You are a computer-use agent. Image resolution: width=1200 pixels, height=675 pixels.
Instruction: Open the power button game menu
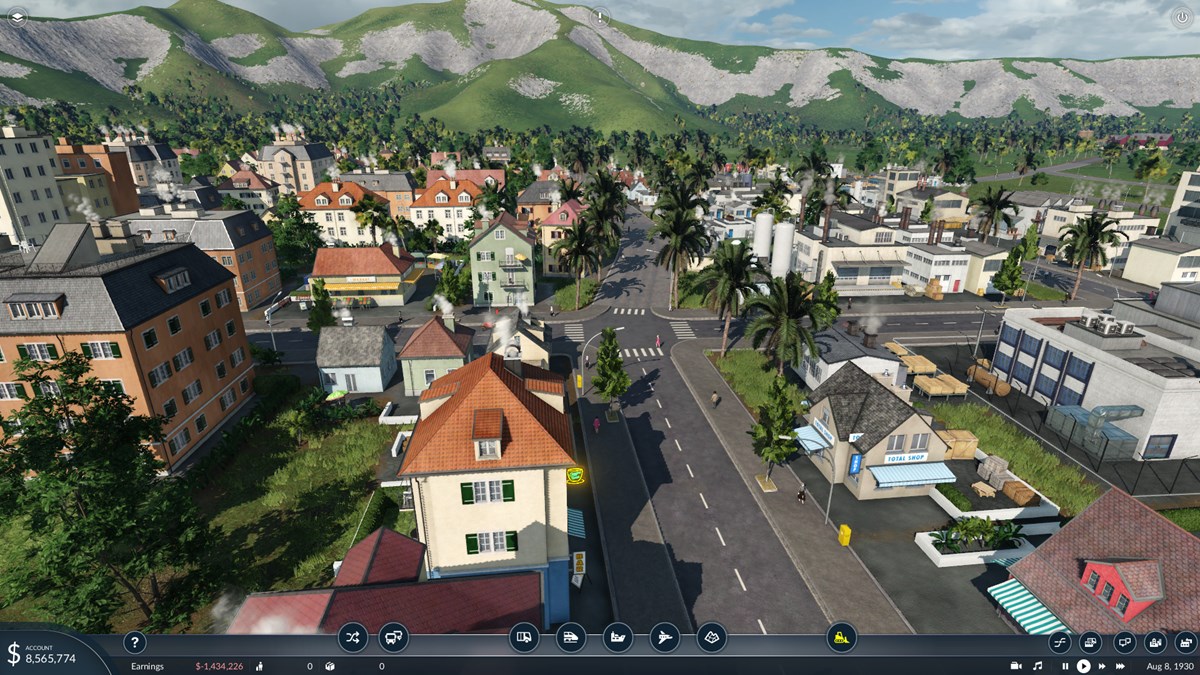(x=1182, y=16)
